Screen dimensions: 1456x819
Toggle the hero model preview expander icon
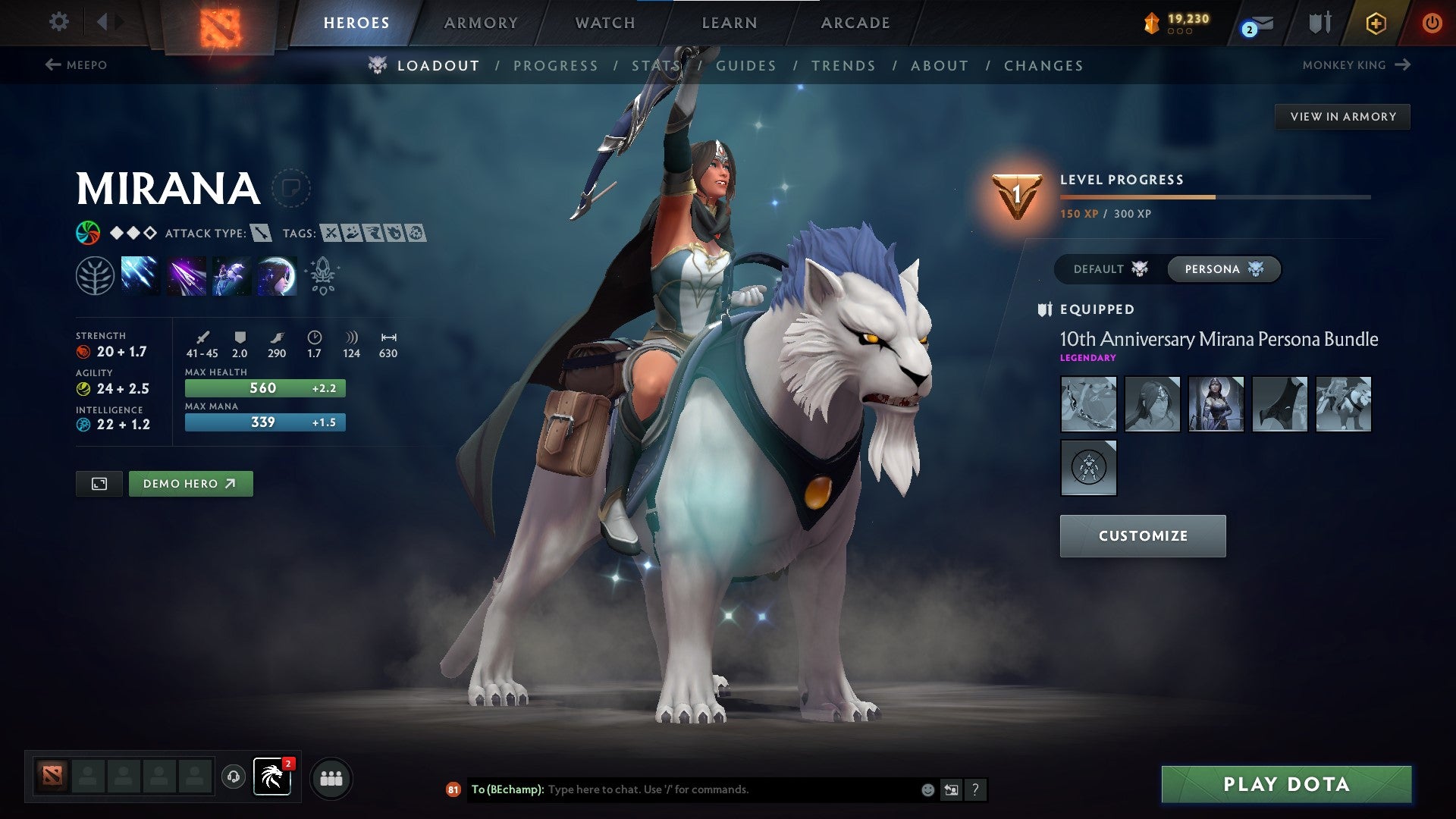click(99, 483)
